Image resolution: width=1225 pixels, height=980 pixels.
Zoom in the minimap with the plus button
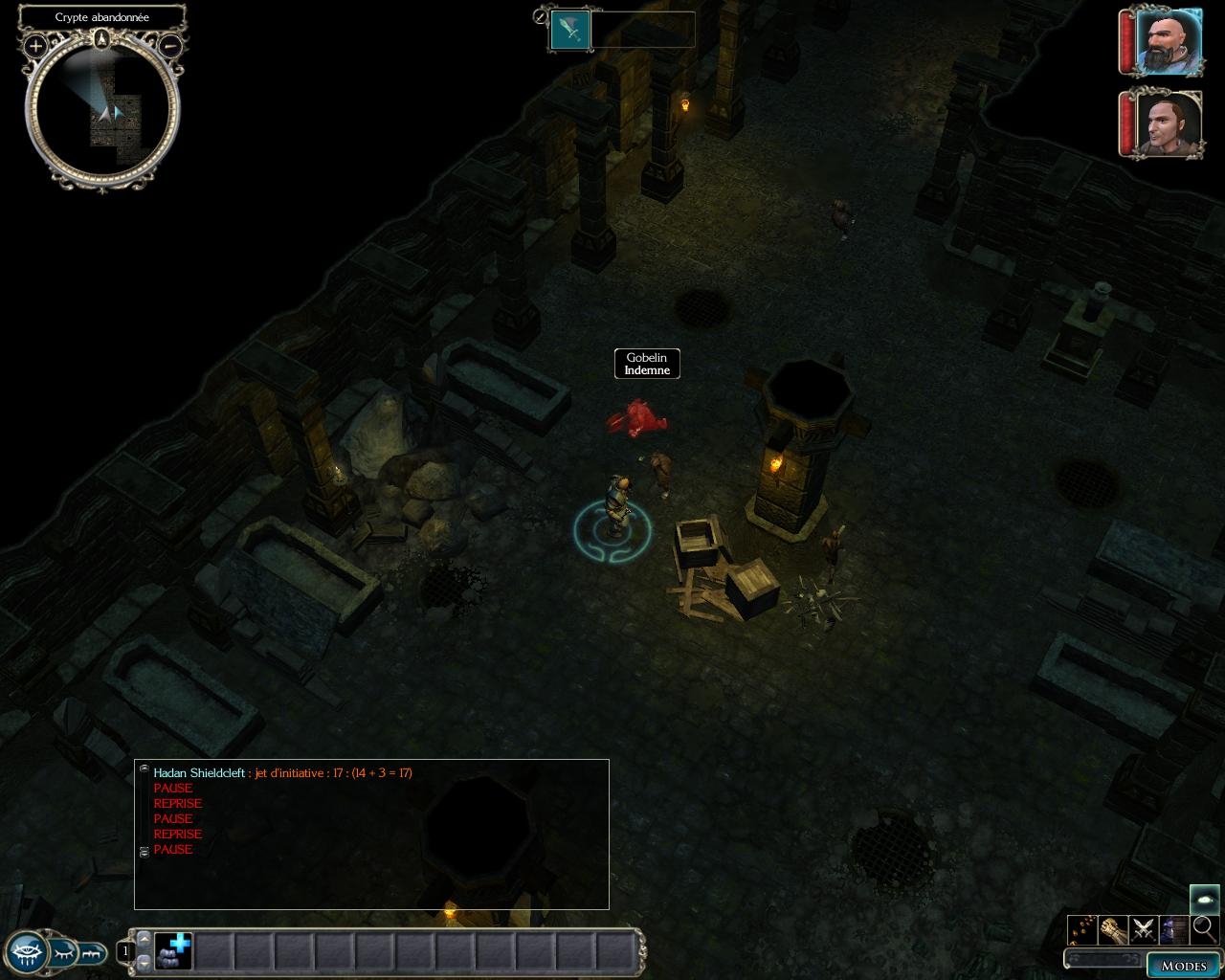tap(35, 45)
